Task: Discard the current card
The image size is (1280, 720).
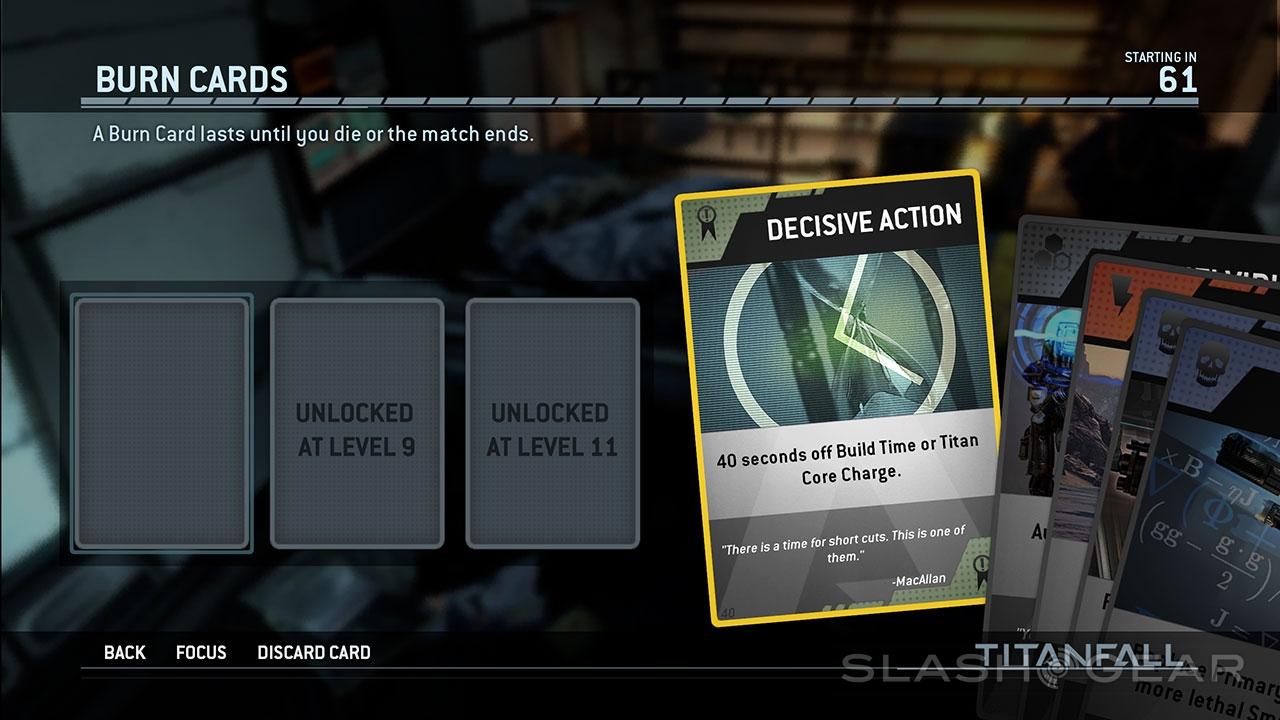Action: tap(314, 653)
